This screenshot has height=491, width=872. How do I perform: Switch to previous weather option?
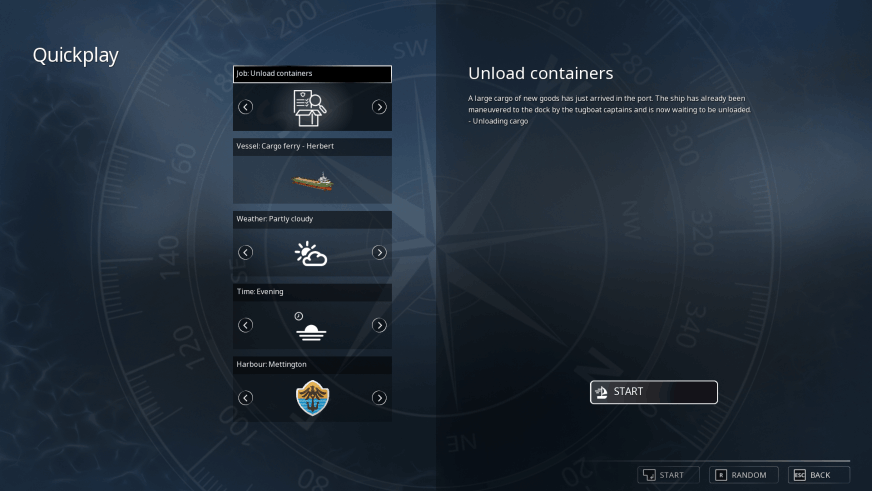[246, 252]
